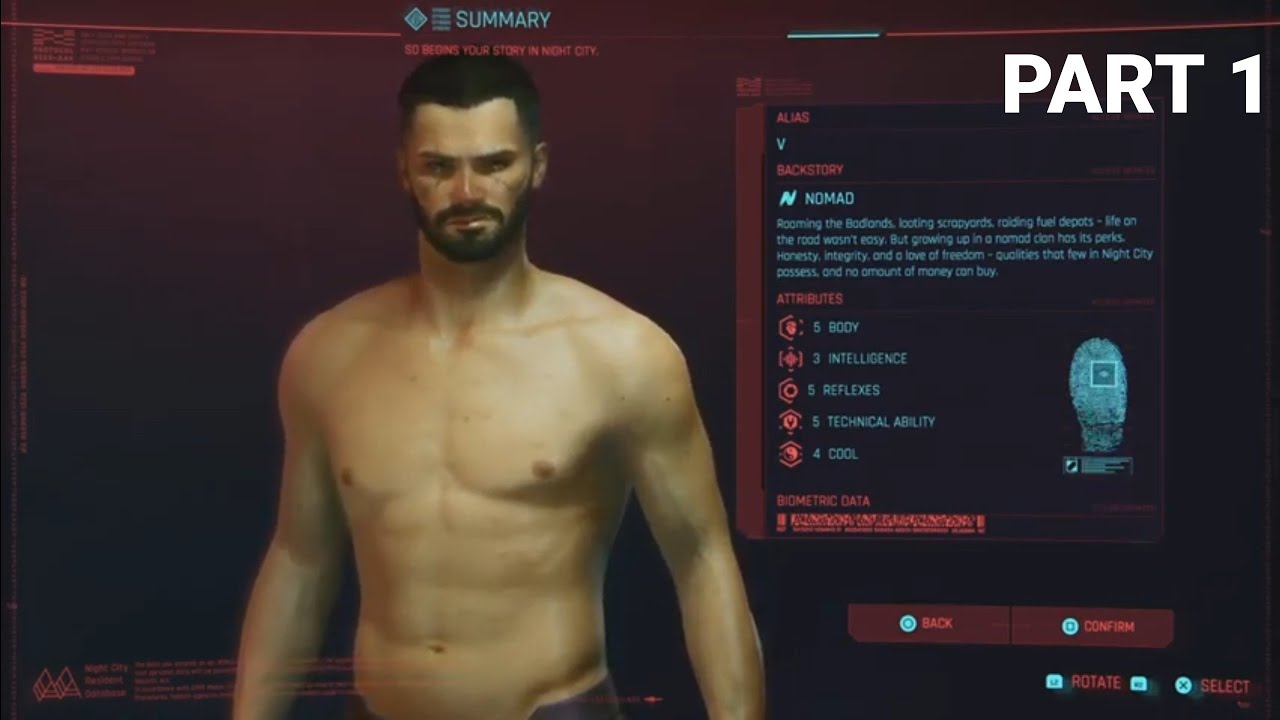
Task: Click the L2 rotate button prompt
Action: click(1056, 683)
